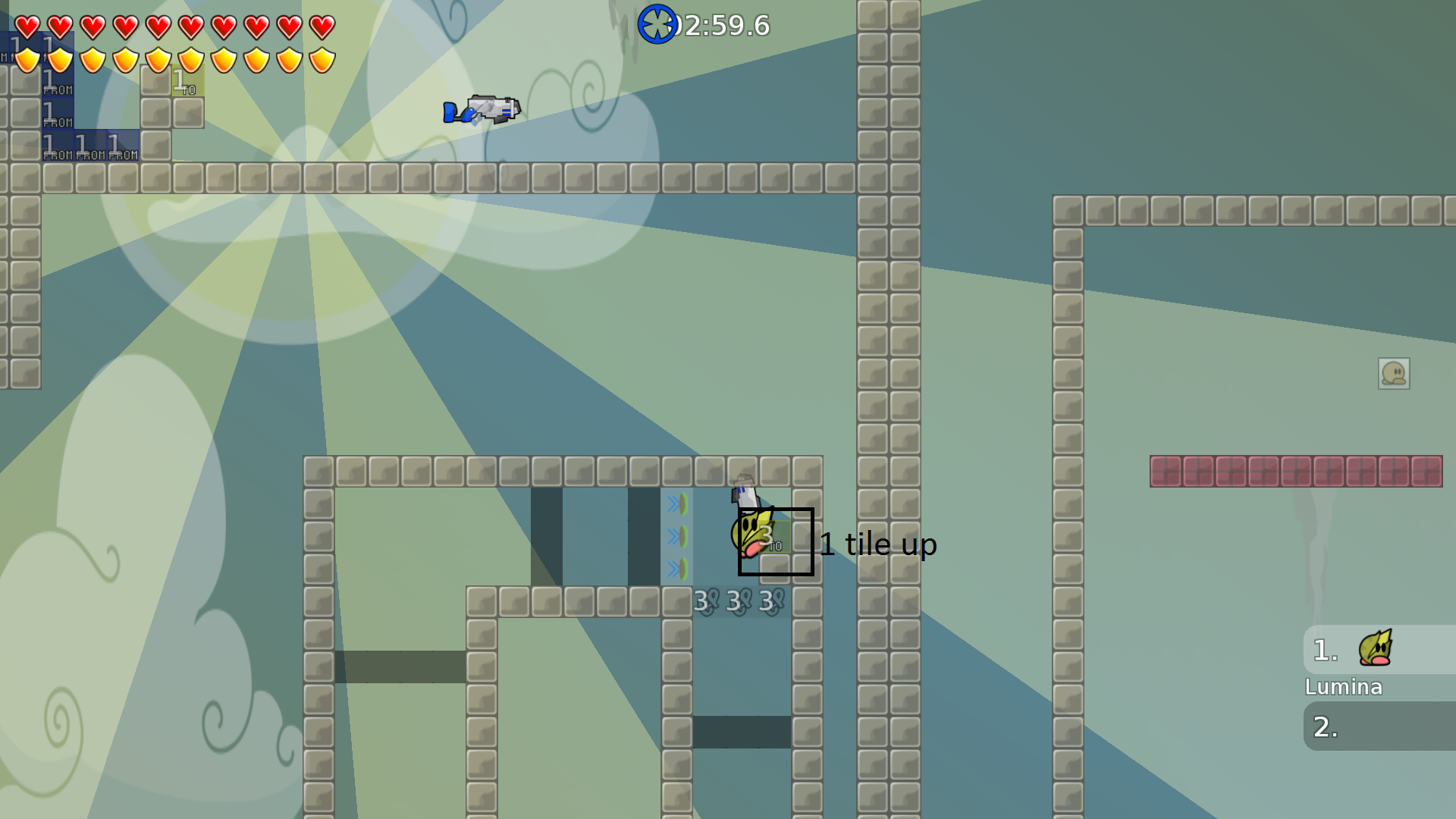The image size is (1456, 819).
Task: Click the yellow Lumina player character
Action: tap(751, 531)
